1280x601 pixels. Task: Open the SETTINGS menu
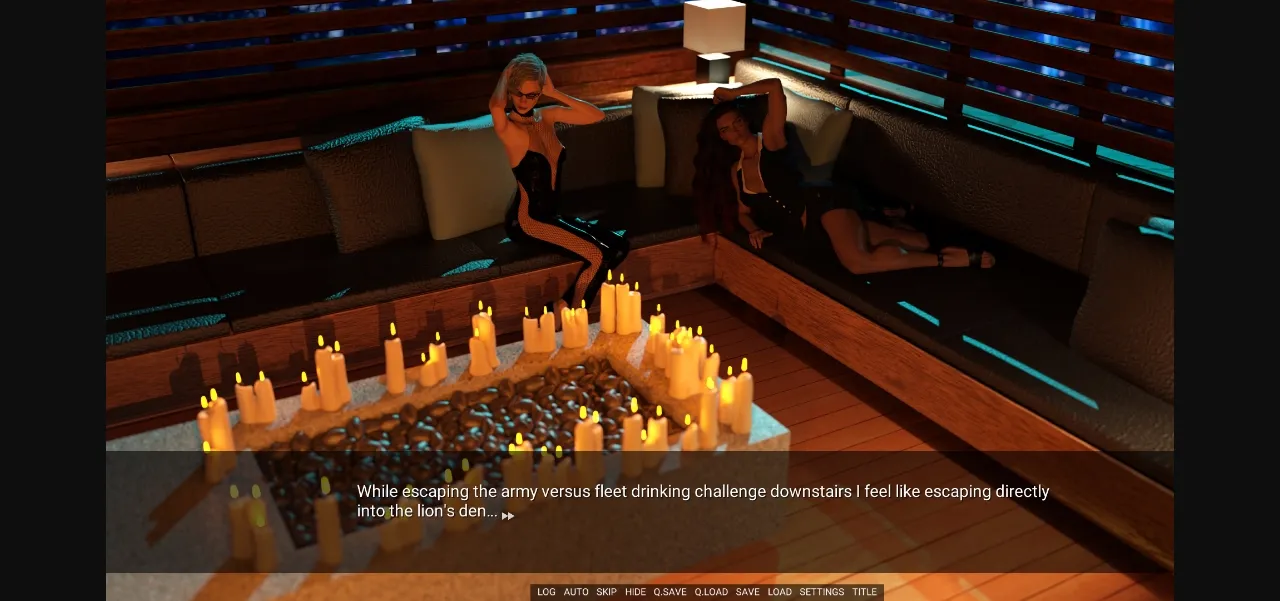coord(821,592)
